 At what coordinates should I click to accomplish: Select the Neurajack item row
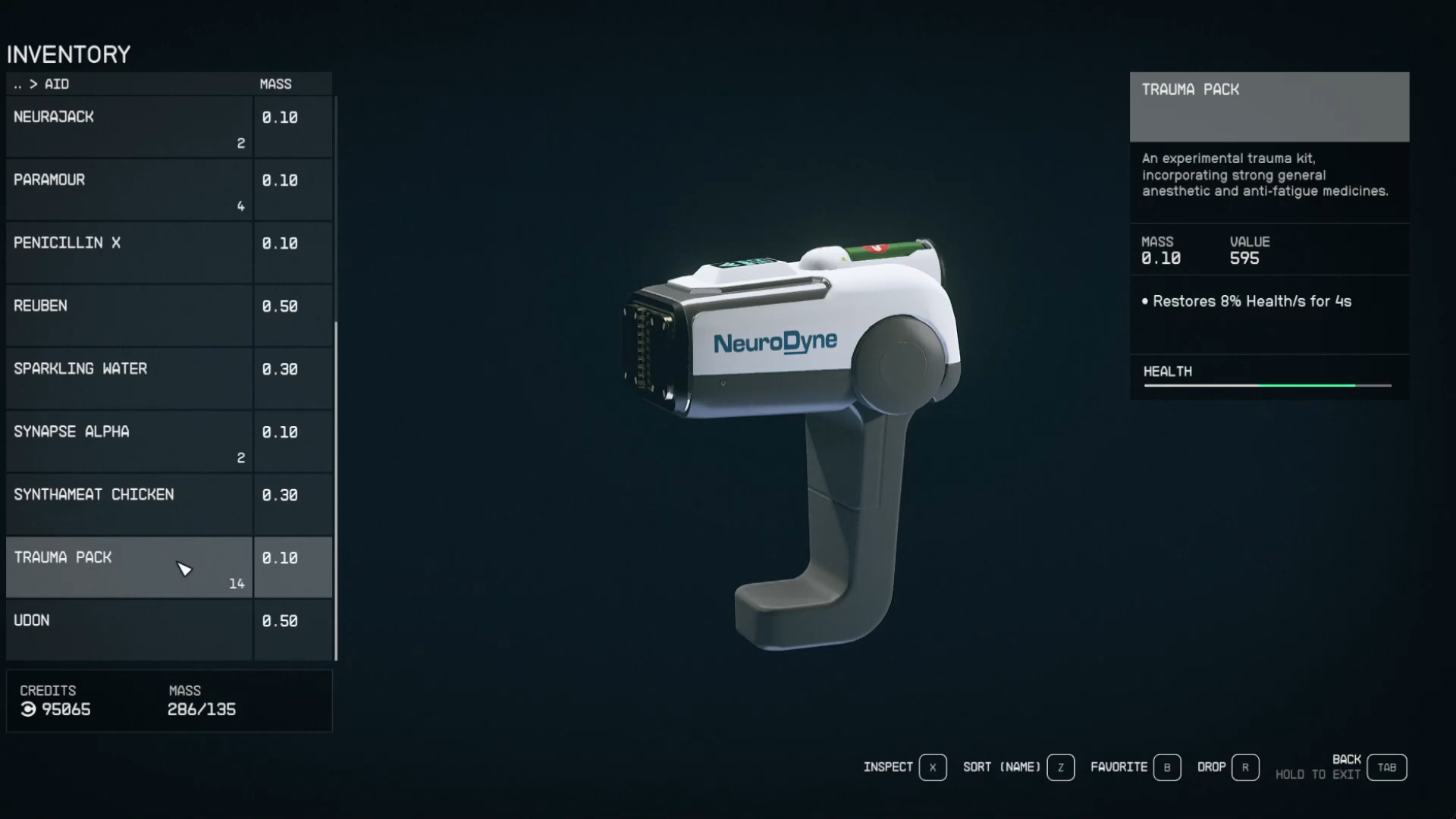tap(129, 127)
